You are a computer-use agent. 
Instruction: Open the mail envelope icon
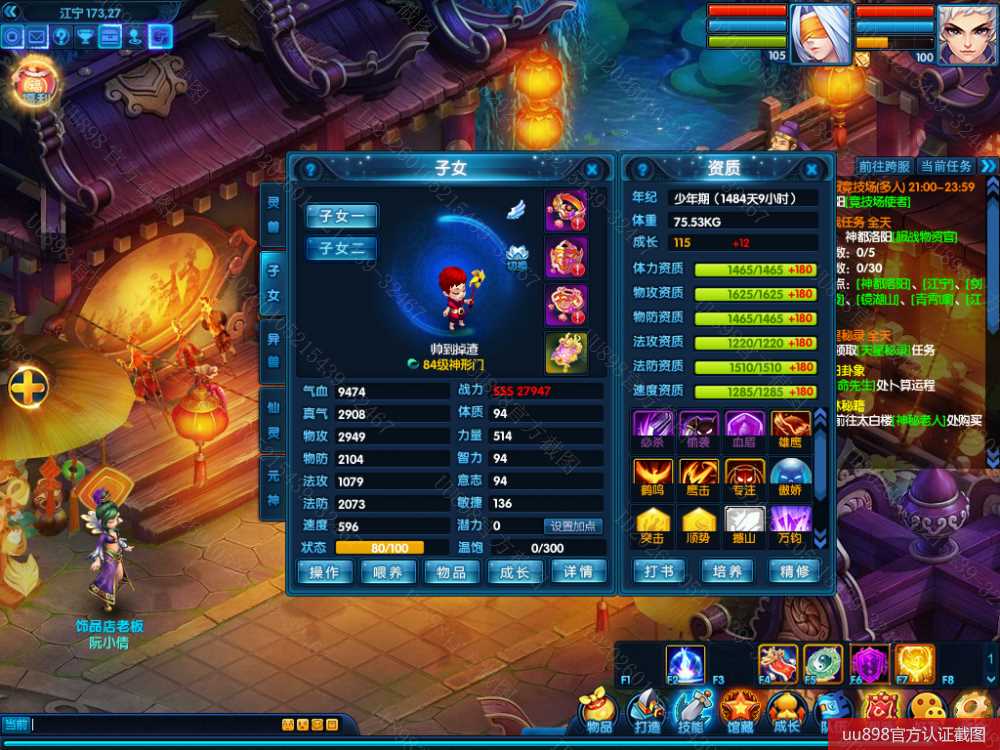click(37, 37)
